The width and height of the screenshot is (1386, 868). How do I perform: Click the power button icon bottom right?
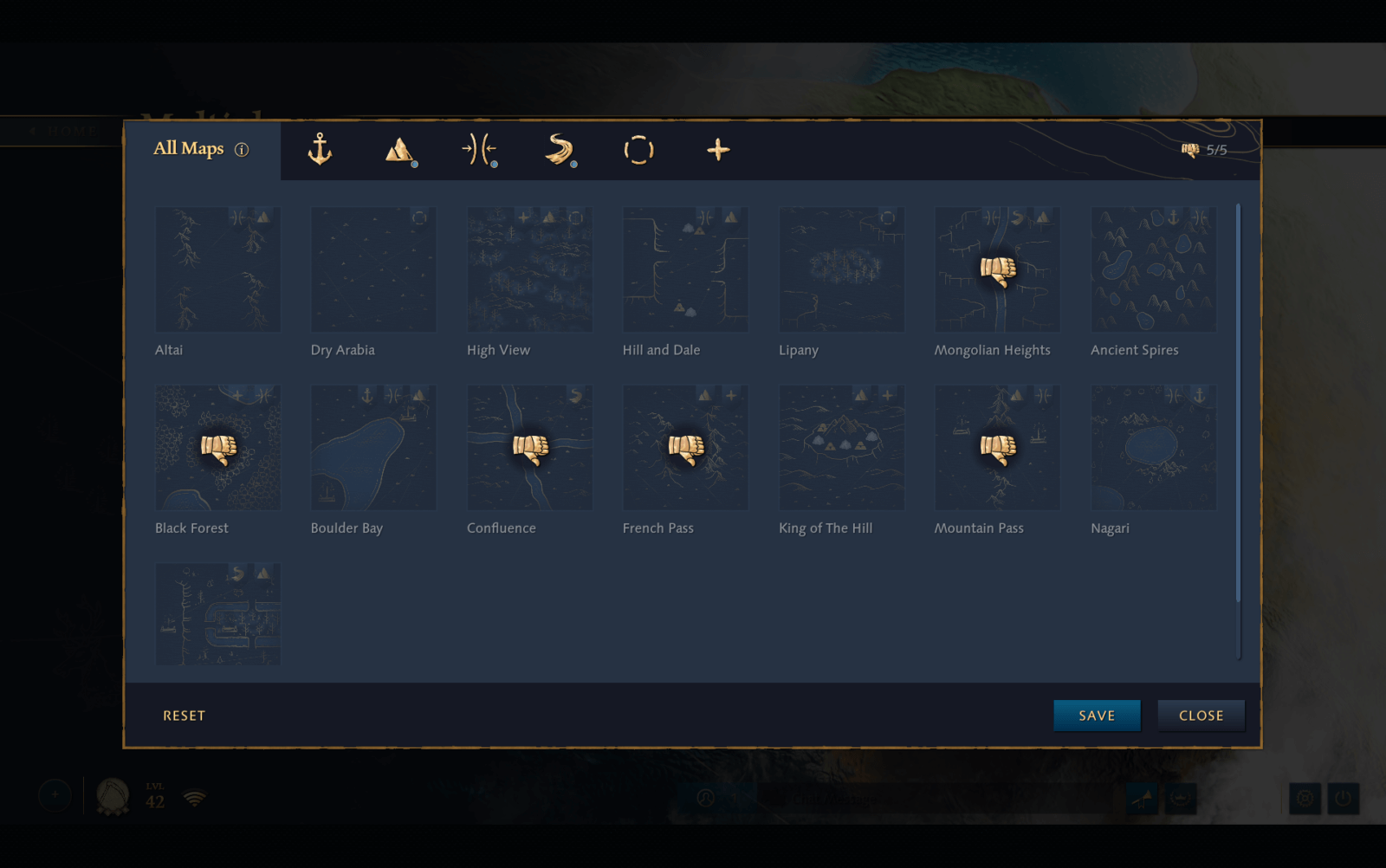[x=1342, y=798]
